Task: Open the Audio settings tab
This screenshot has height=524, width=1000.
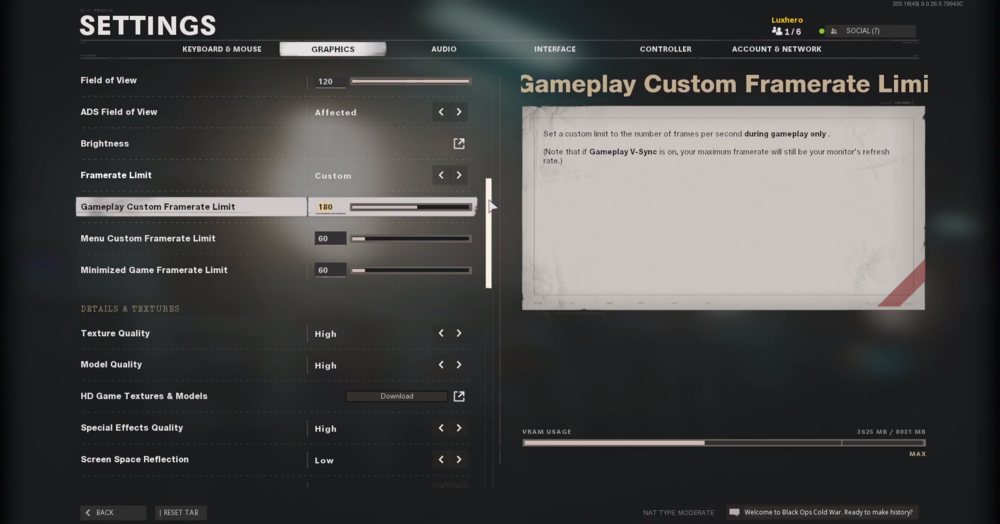Action: (x=444, y=49)
